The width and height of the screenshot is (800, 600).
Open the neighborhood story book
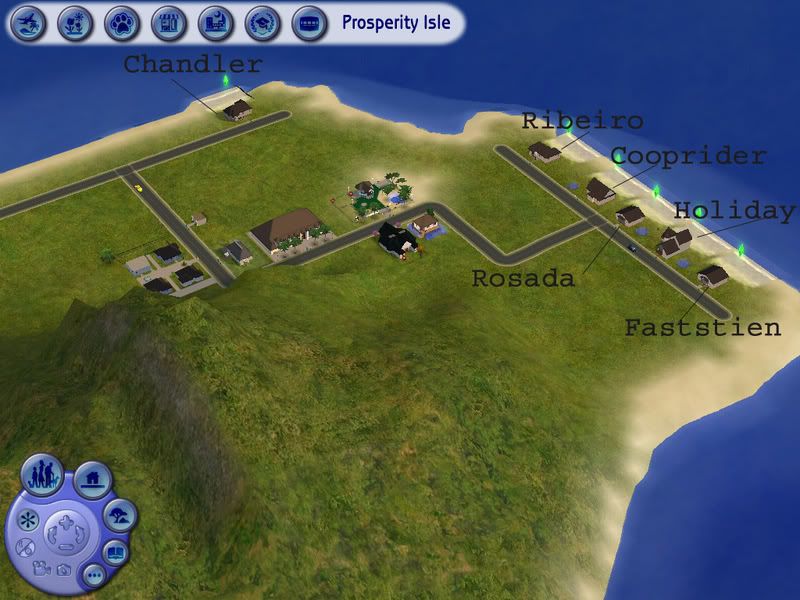tap(117, 551)
